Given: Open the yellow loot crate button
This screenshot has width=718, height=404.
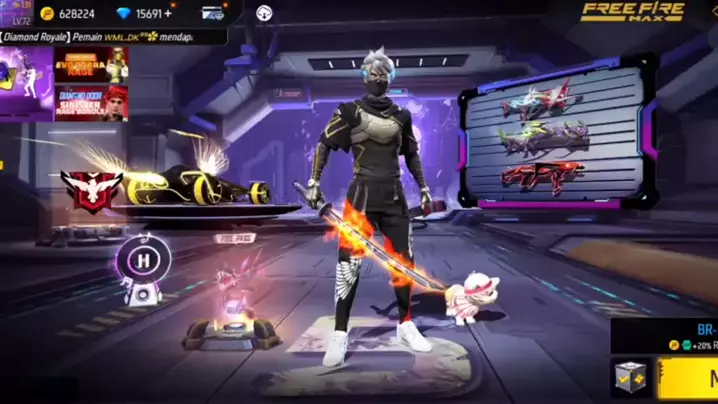Looking at the screenshot, I should [x=631, y=380].
